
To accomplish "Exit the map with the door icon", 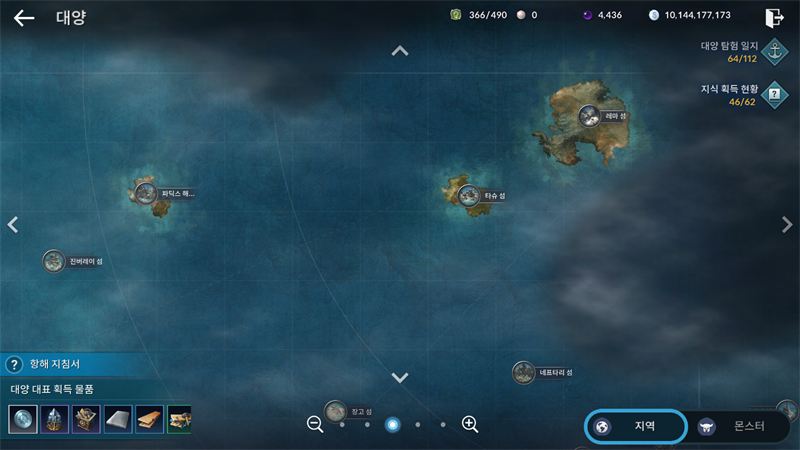I will (x=774, y=17).
